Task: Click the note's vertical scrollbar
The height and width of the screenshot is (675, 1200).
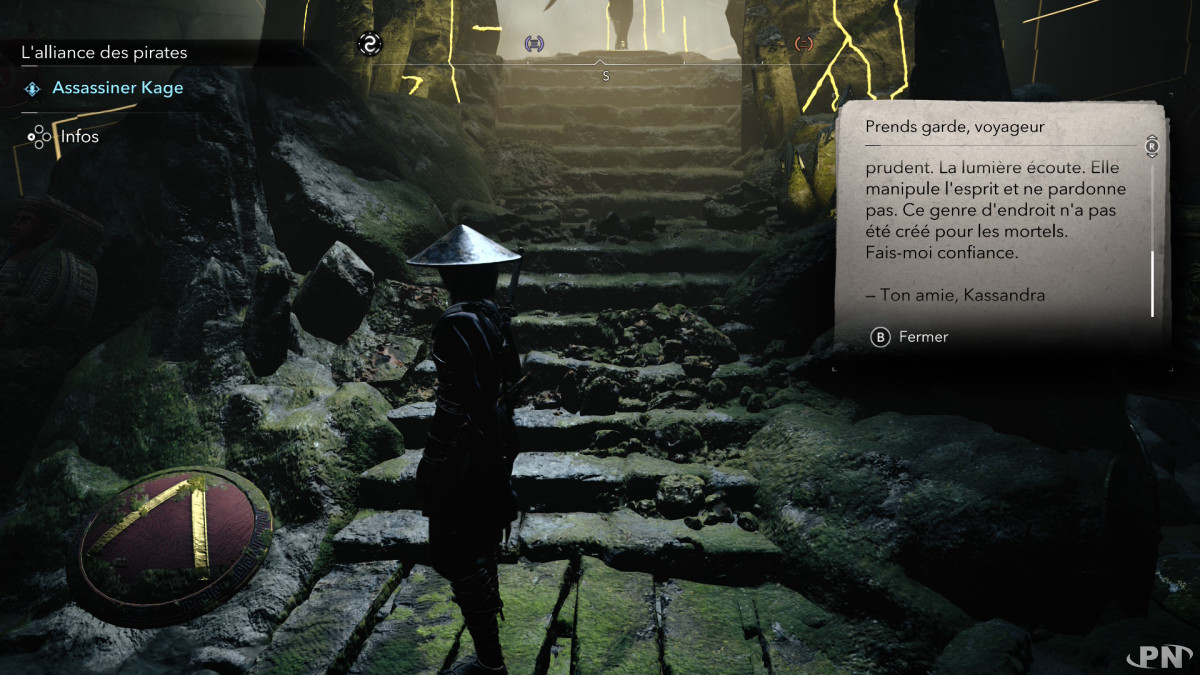Action: pos(1152,284)
